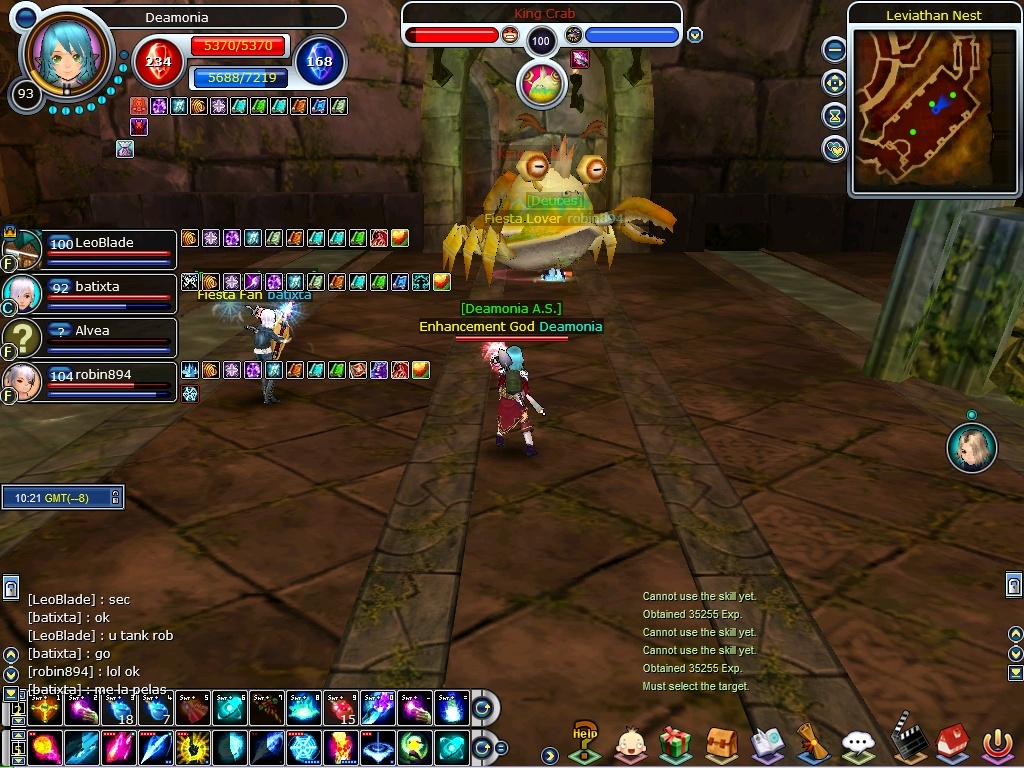This screenshot has width=1024, height=768.
Task: Open the Help question mark menu
Action: point(584,742)
